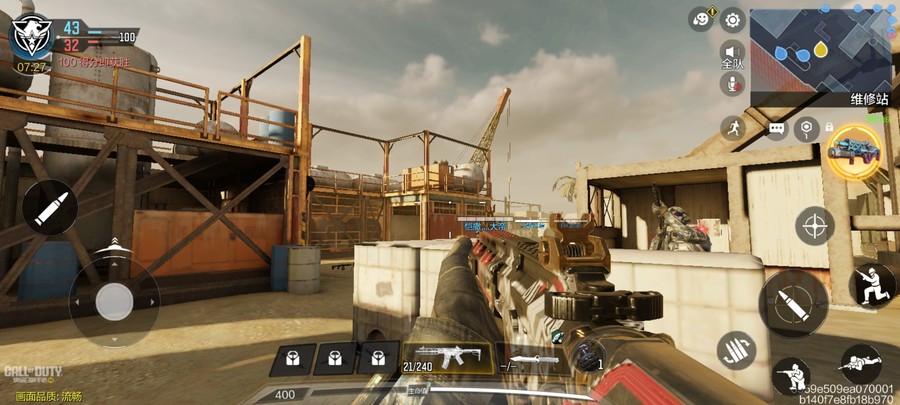Open the quick chat bubble
The width and height of the screenshot is (900, 405).
pyautogui.click(x=776, y=129)
